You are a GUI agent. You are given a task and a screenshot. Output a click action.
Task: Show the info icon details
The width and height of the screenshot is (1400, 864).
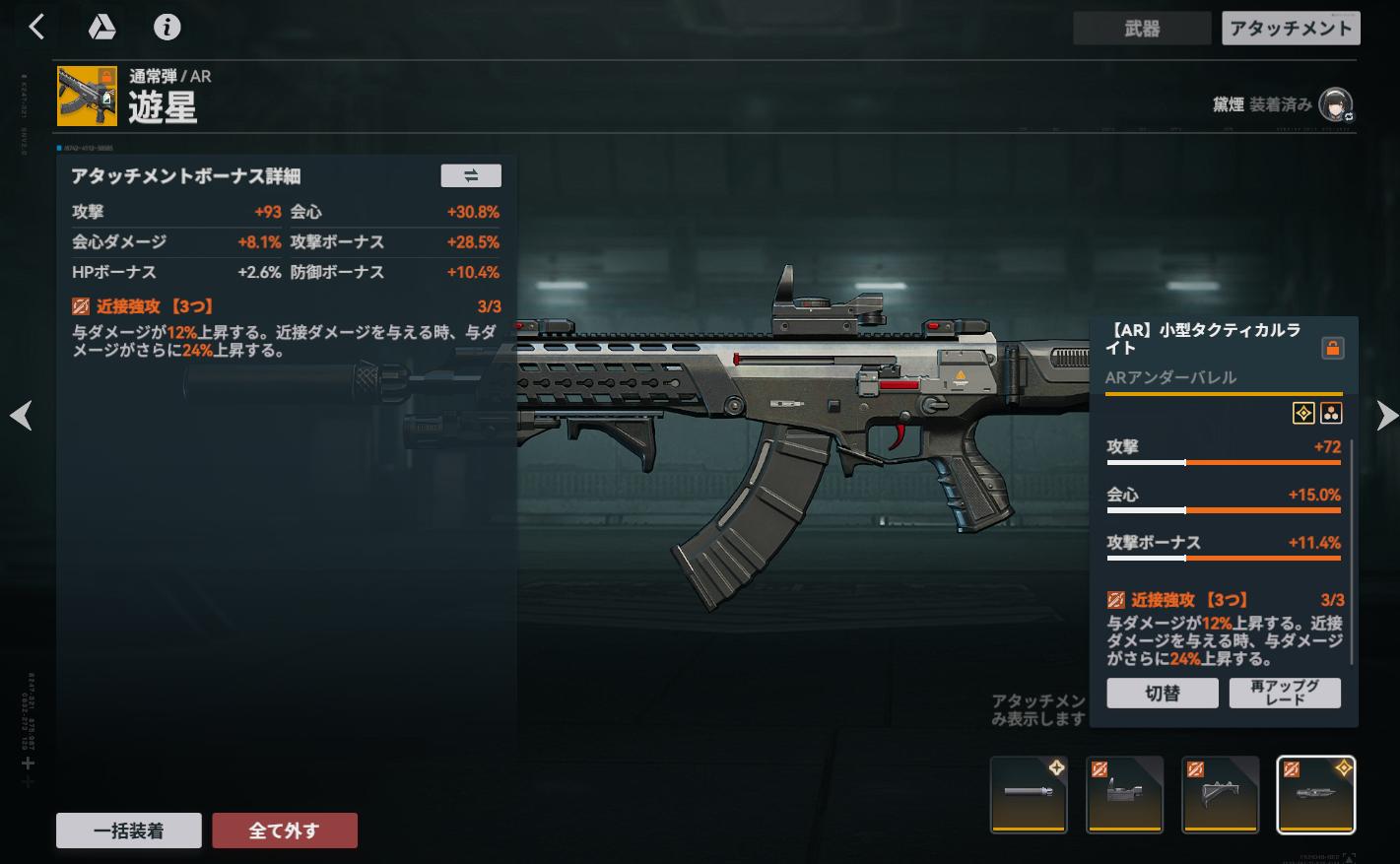167,28
